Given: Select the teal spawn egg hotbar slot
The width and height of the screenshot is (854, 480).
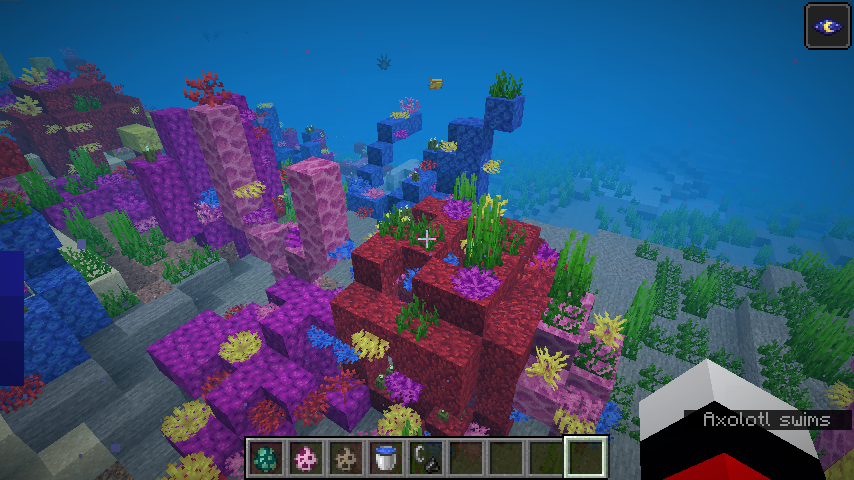Looking at the screenshot, I should coord(266,458).
